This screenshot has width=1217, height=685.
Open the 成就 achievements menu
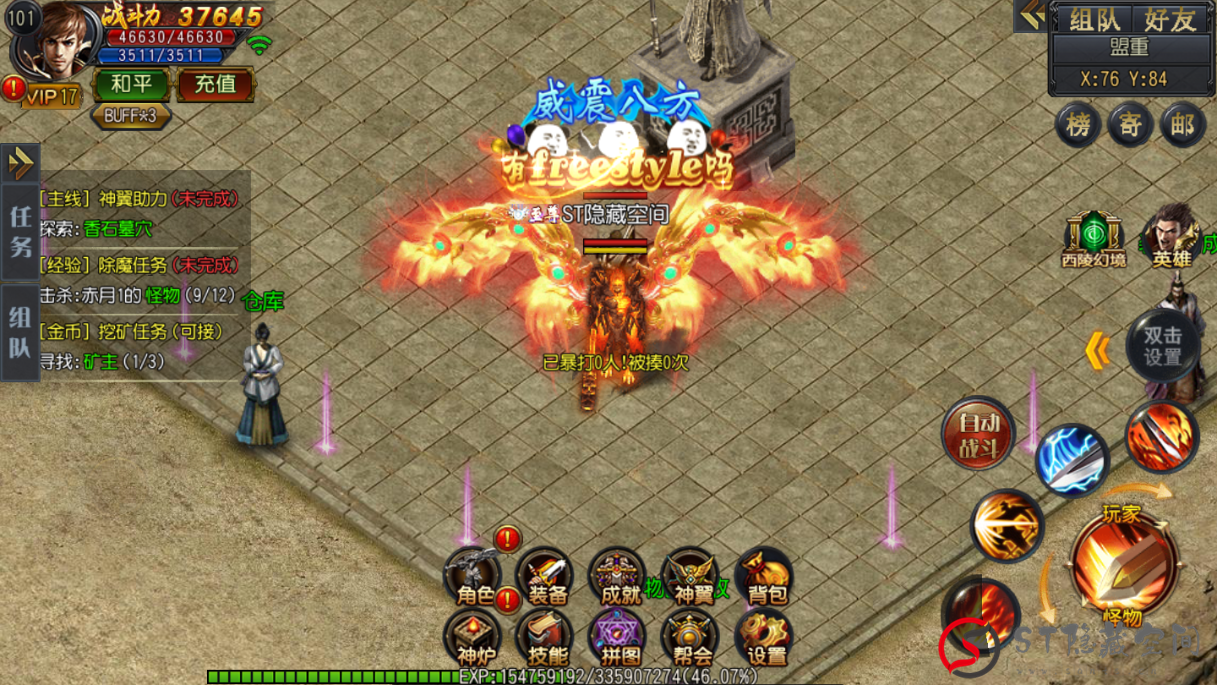[x=618, y=578]
